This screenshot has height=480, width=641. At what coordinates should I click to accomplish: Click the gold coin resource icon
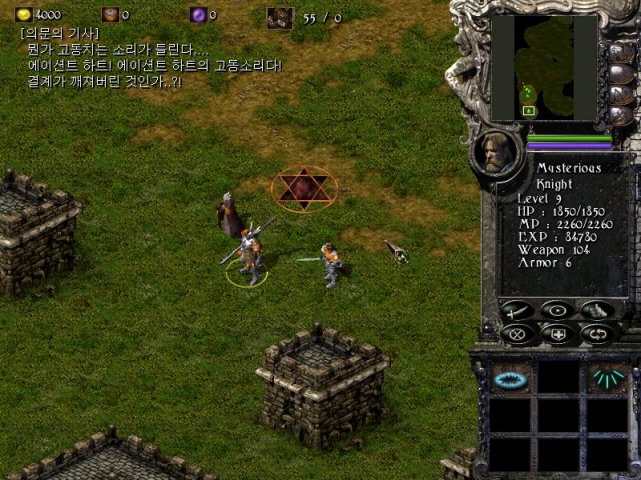[24, 15]
